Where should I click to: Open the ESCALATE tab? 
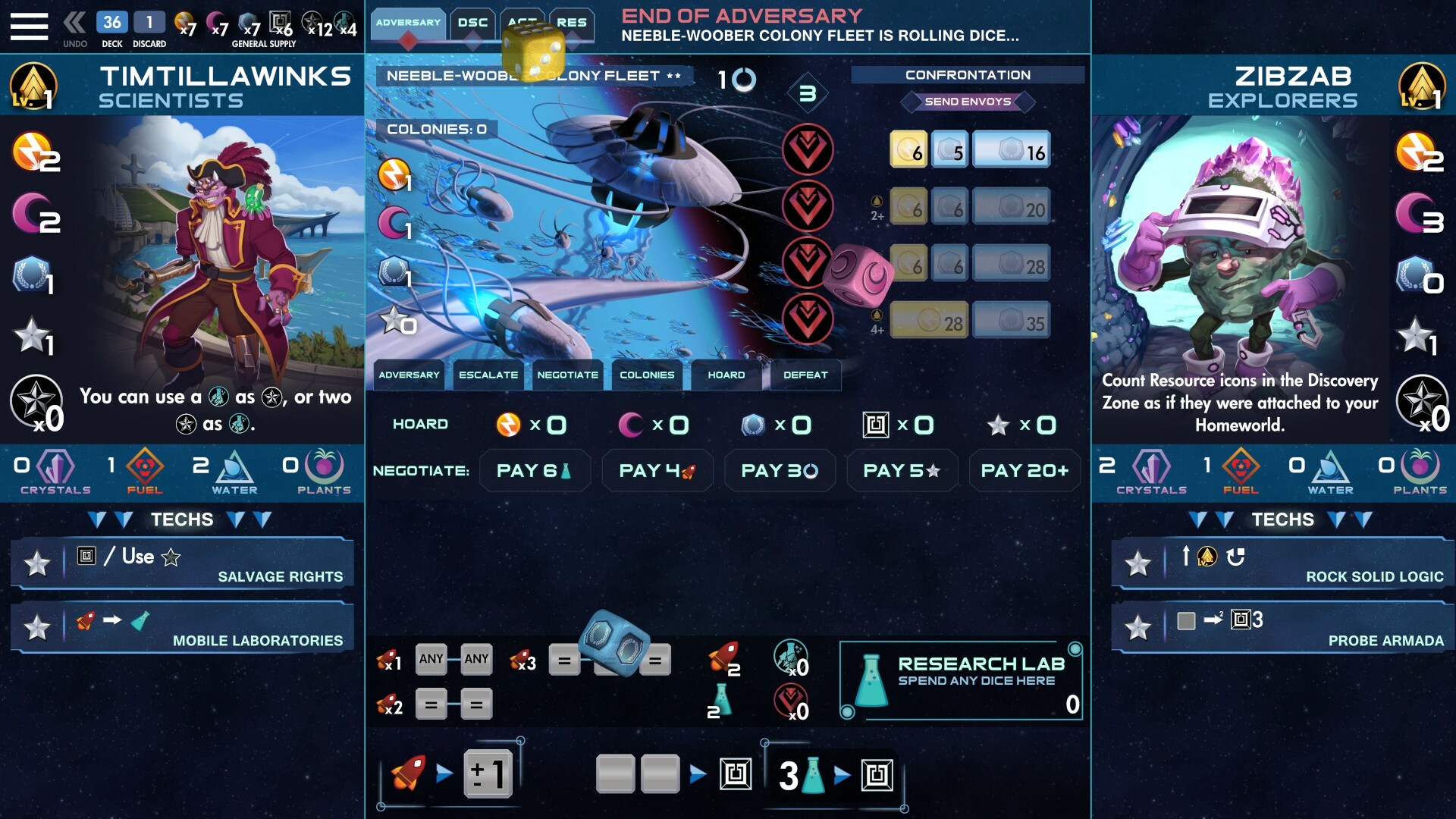click(488, 375)
